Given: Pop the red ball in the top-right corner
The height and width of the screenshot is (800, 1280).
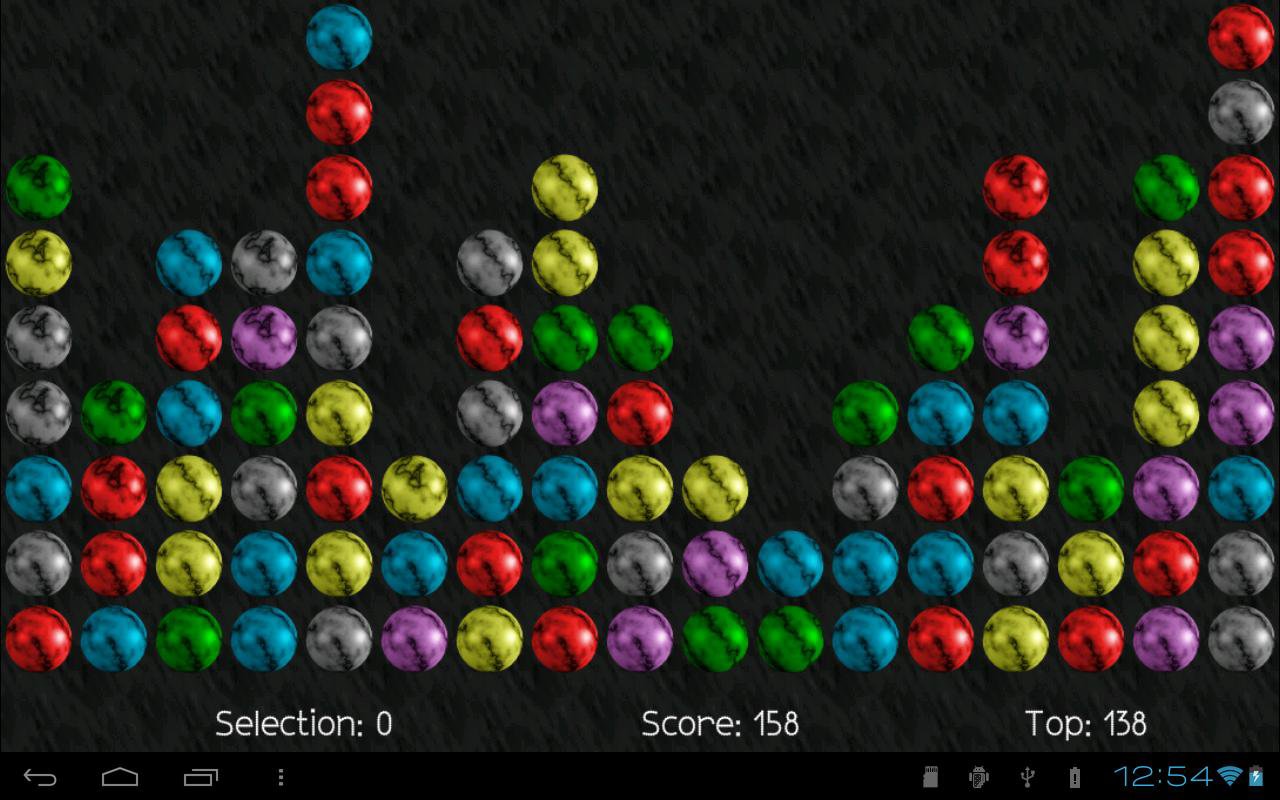Looking at the screenshot, I should click(1240, 40).
